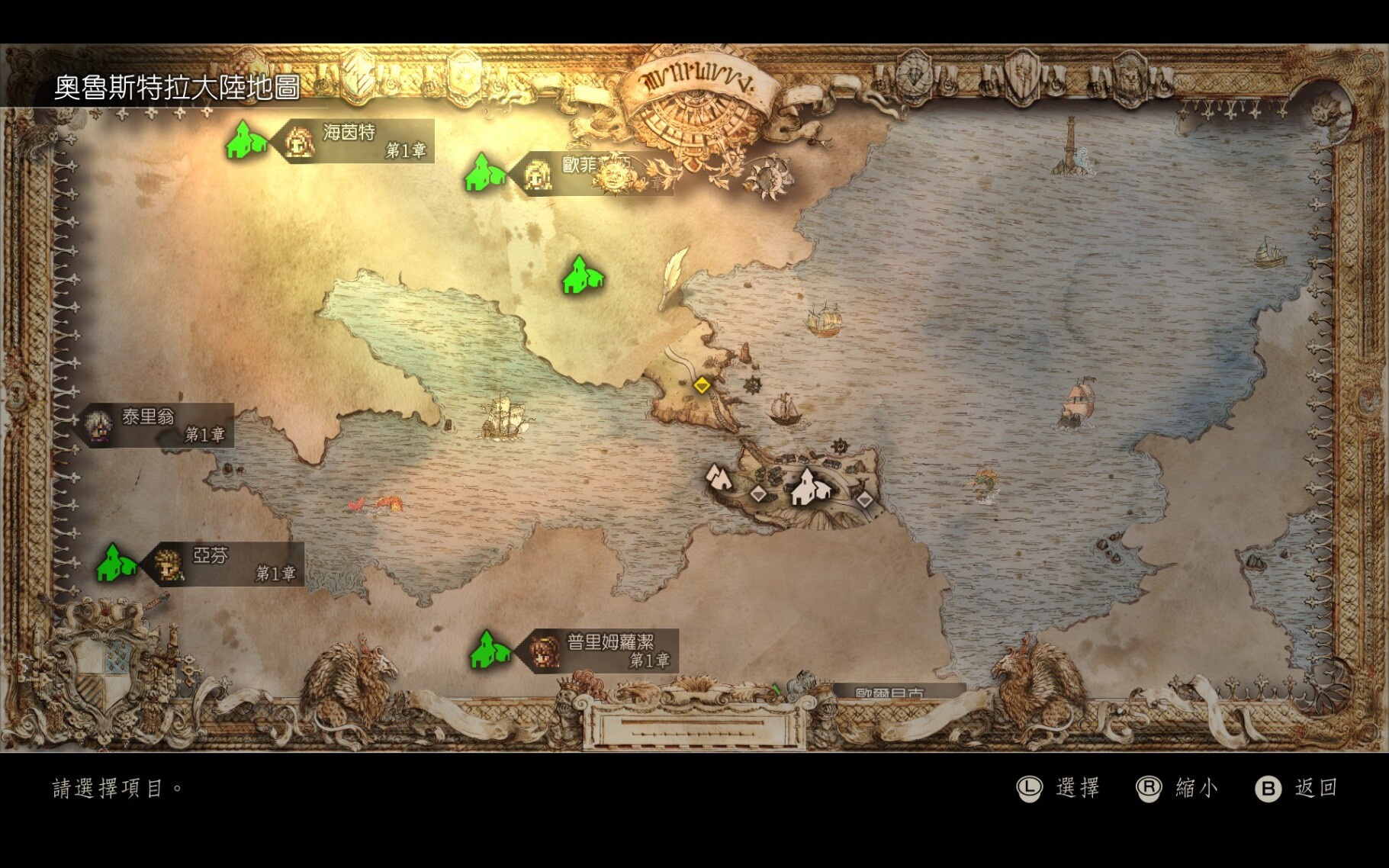Click the small white tent icon
Viewport: 1389px width, 868px height.
(717, 477)
